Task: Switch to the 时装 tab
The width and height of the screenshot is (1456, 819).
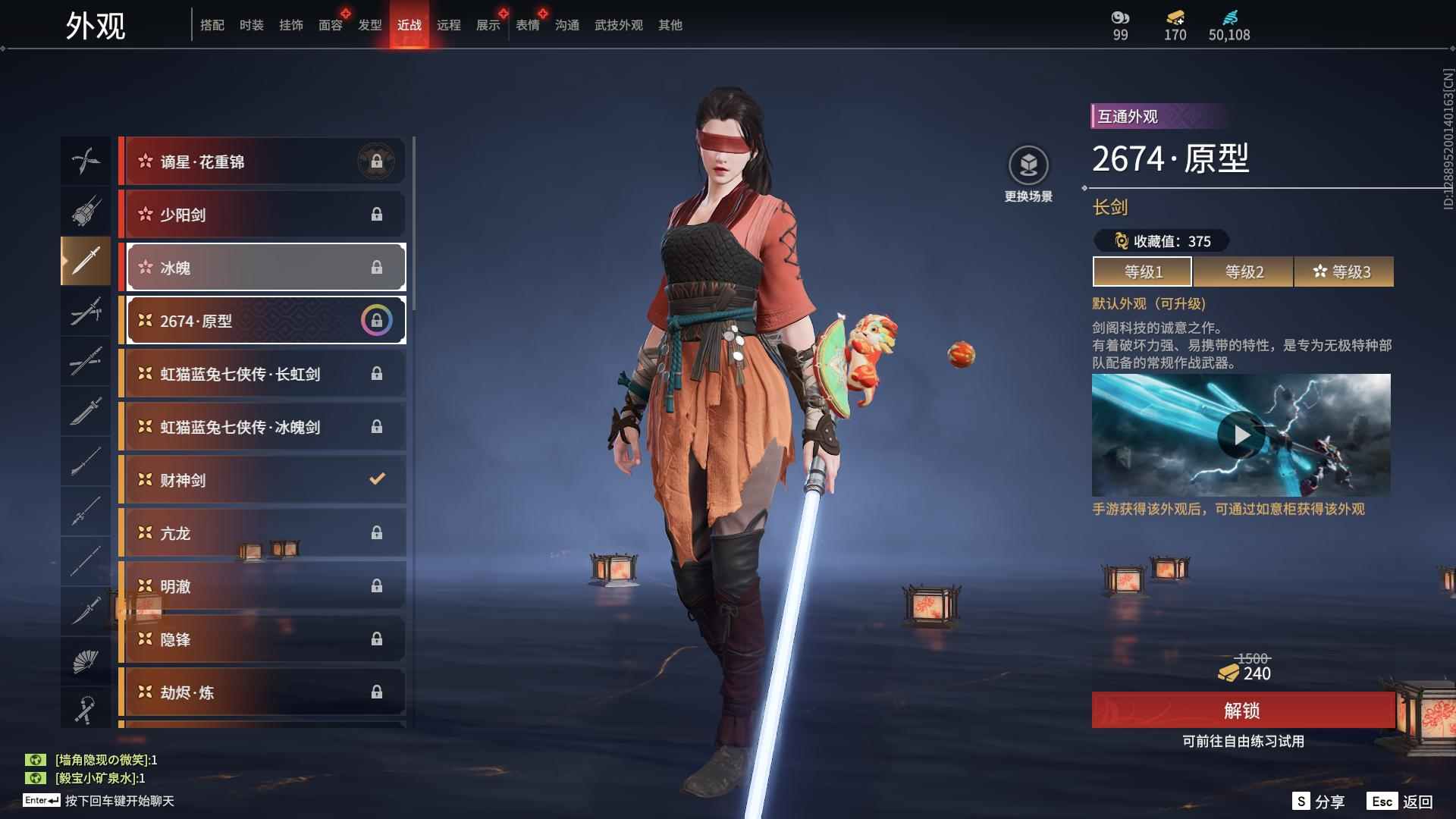Action: 251,25
